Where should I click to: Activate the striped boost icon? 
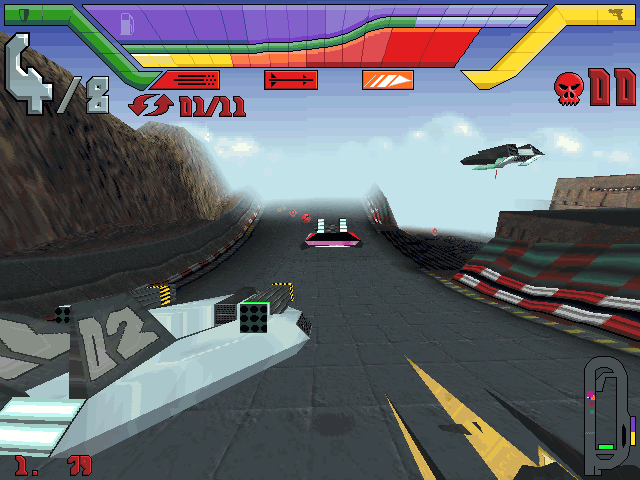(x=387, y=80)
